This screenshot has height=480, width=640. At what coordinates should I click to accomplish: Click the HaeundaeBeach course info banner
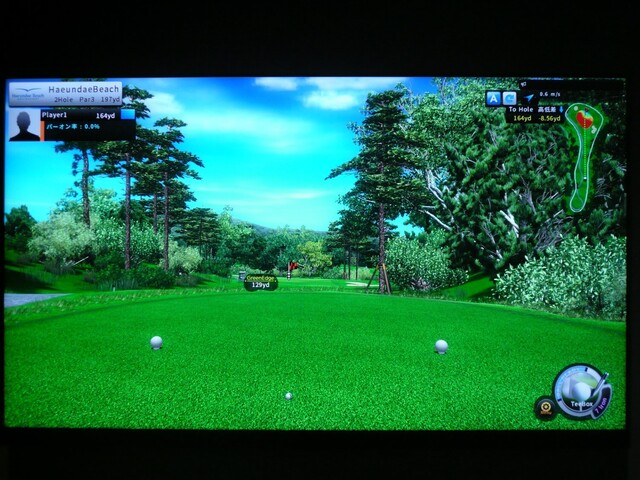tap(66, 93)
